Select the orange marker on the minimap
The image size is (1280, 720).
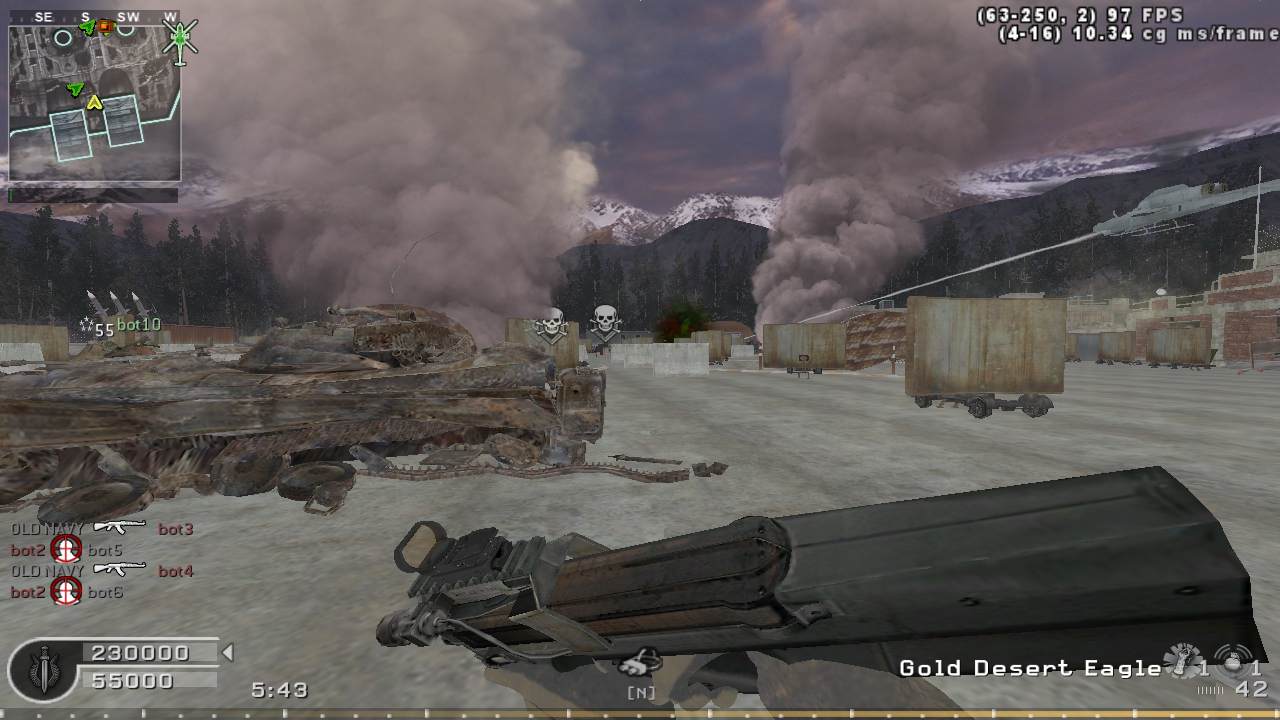105,27
